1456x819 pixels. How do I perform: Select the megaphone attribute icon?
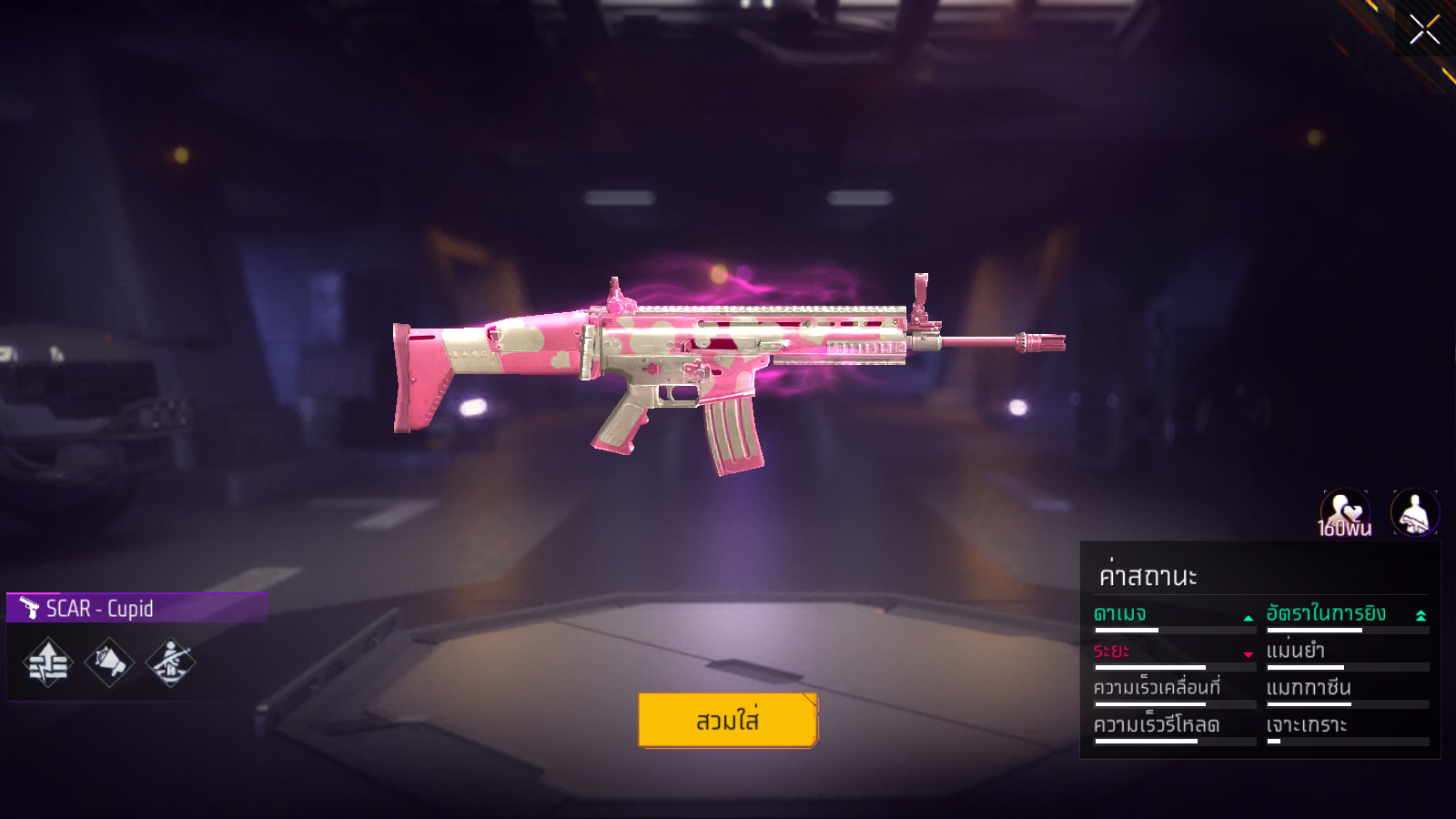[x=109, y=662]
